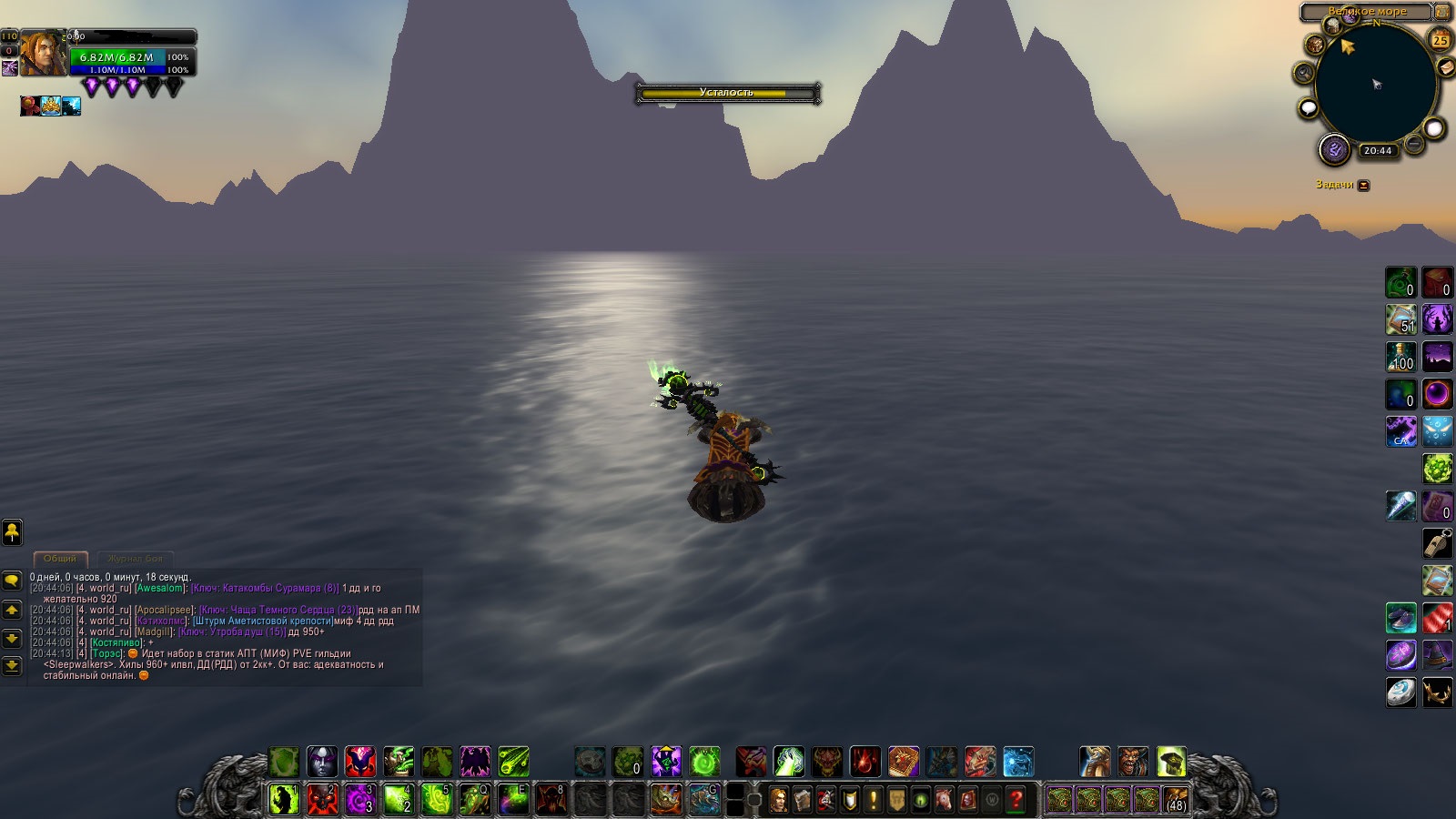
Task: Jump chat to bottom with lowest arrow
Action: pos(12,666)
